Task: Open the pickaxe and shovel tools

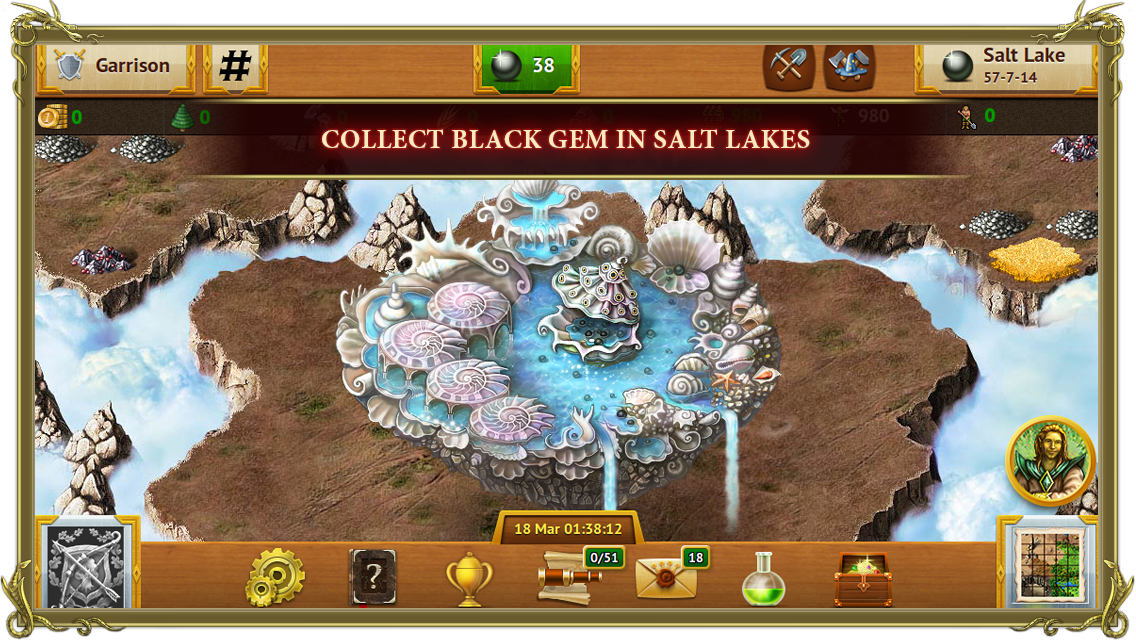Action: click(x=788, y=66)
